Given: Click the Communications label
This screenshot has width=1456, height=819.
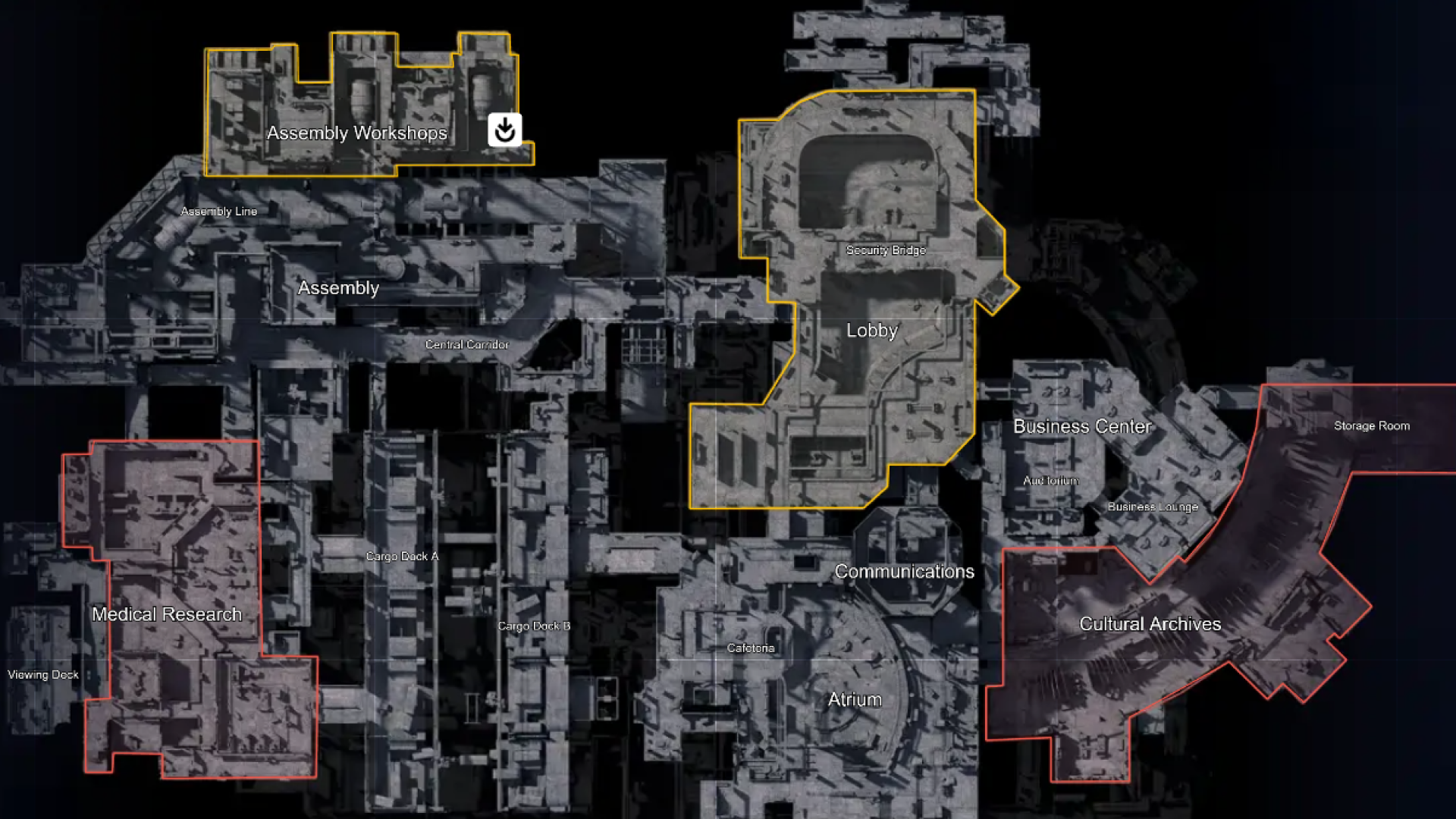Looking at the screenshot, I should pos(904,571).
